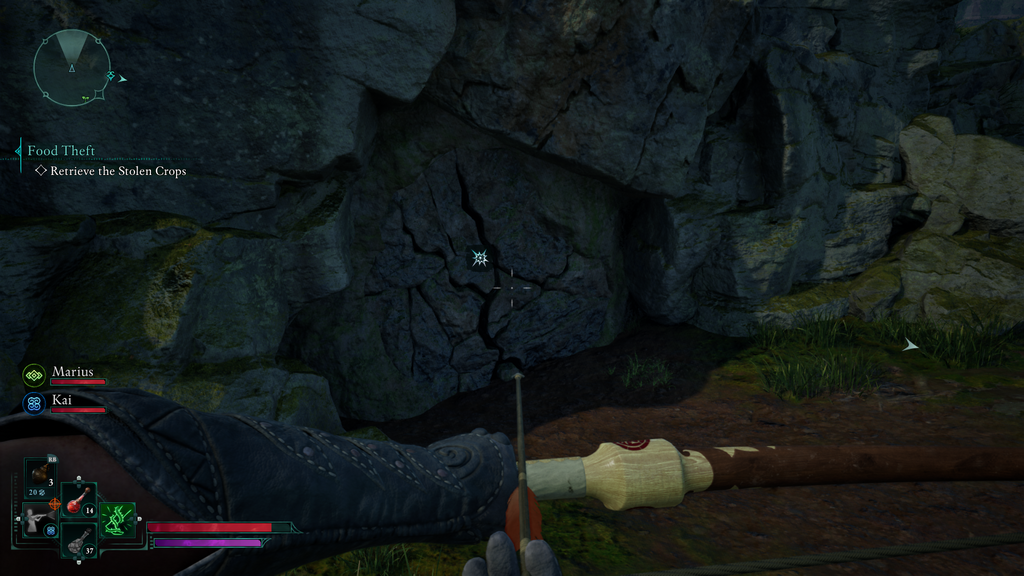Click the Retrieve the Stolen Crops objective
Viewport: 1024px width, 576px height.
(x=118, y=171)
